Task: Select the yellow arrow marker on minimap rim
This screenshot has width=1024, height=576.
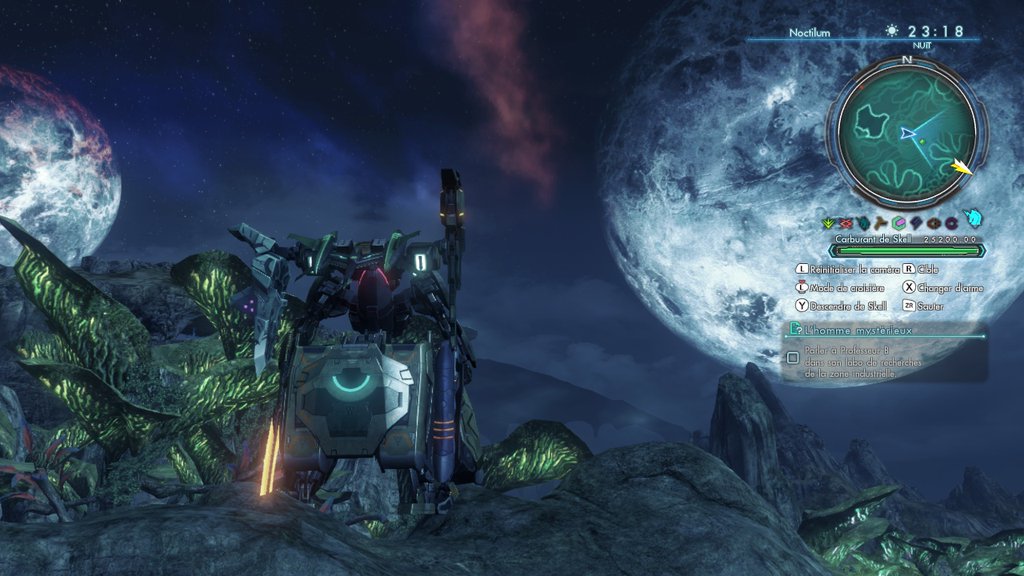Action: click(x=962, y=167)
